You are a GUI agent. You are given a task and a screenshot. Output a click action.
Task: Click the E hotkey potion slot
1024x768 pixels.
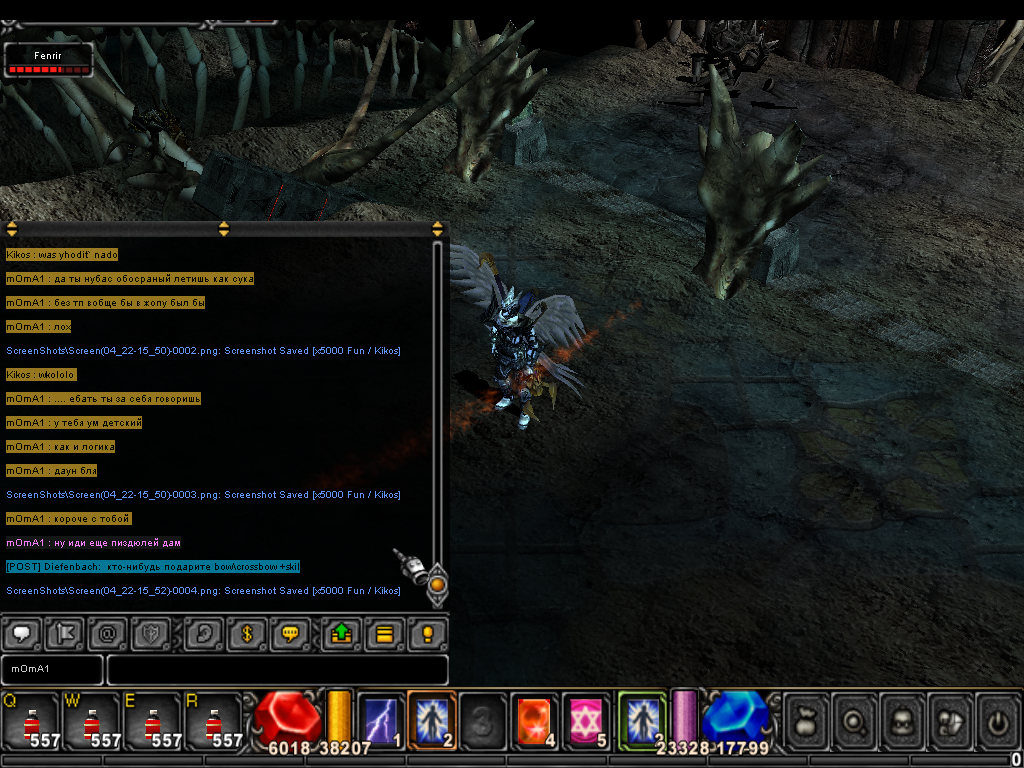[153, 721]
